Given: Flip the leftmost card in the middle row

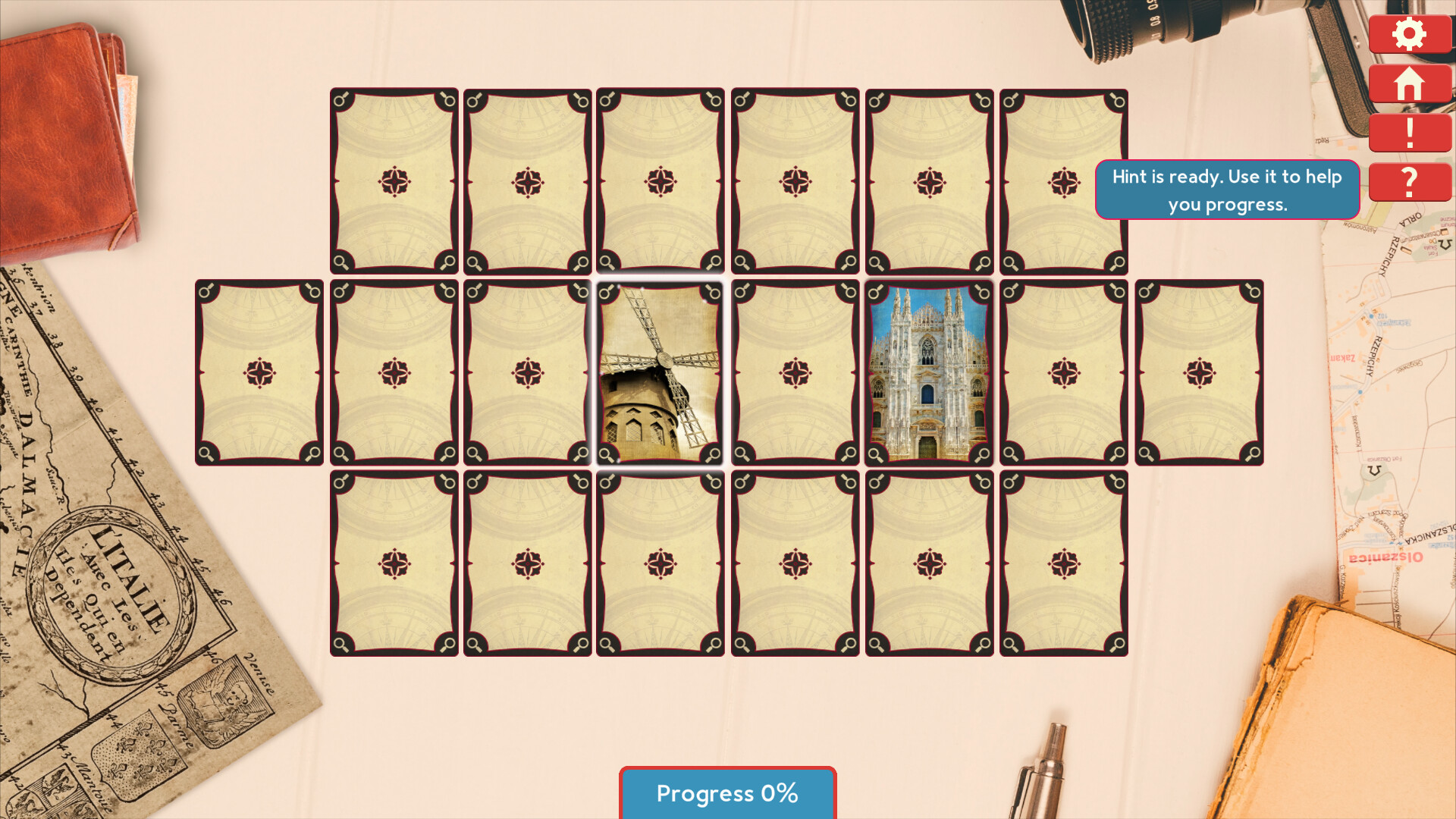Looking at the screenshot, I should pos(259,372).
